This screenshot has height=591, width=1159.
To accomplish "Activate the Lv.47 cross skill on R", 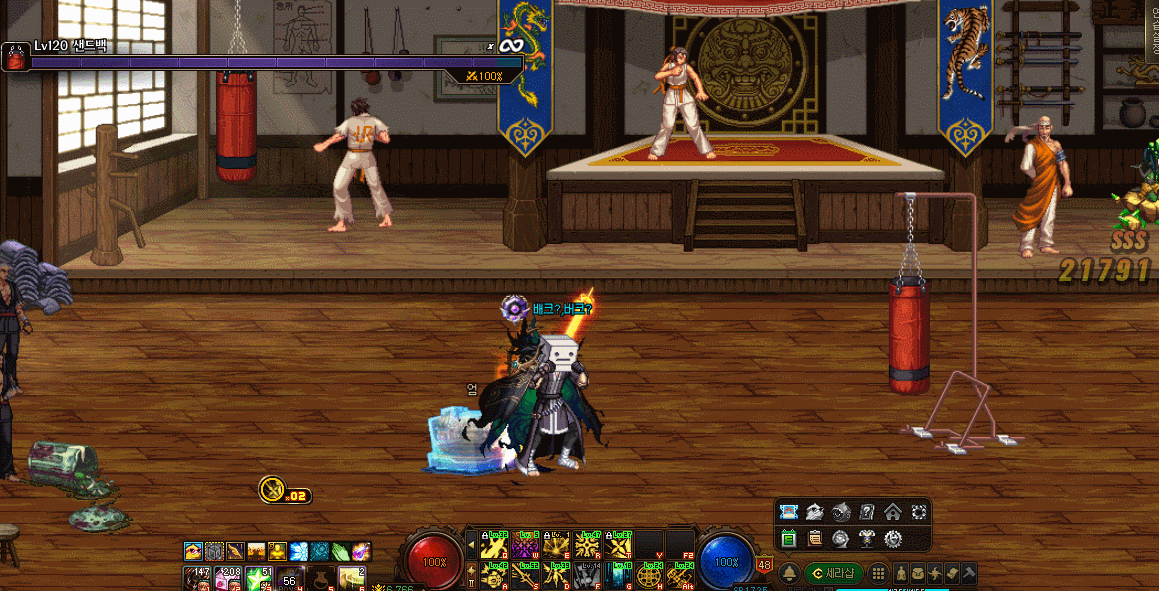I will 588,544.
